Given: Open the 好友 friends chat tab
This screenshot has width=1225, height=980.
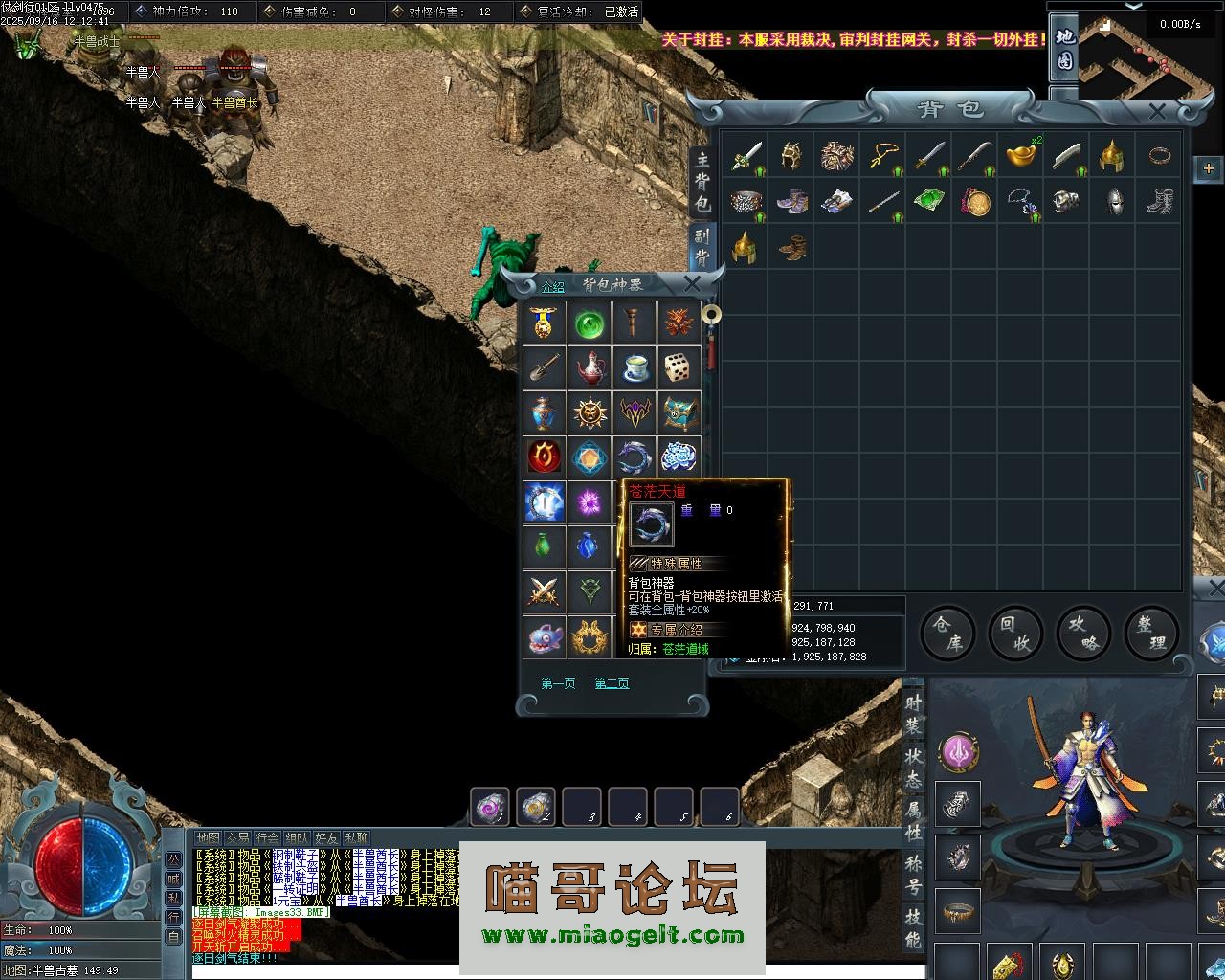Looking at the screenshot, I should (x=327, y=838).
